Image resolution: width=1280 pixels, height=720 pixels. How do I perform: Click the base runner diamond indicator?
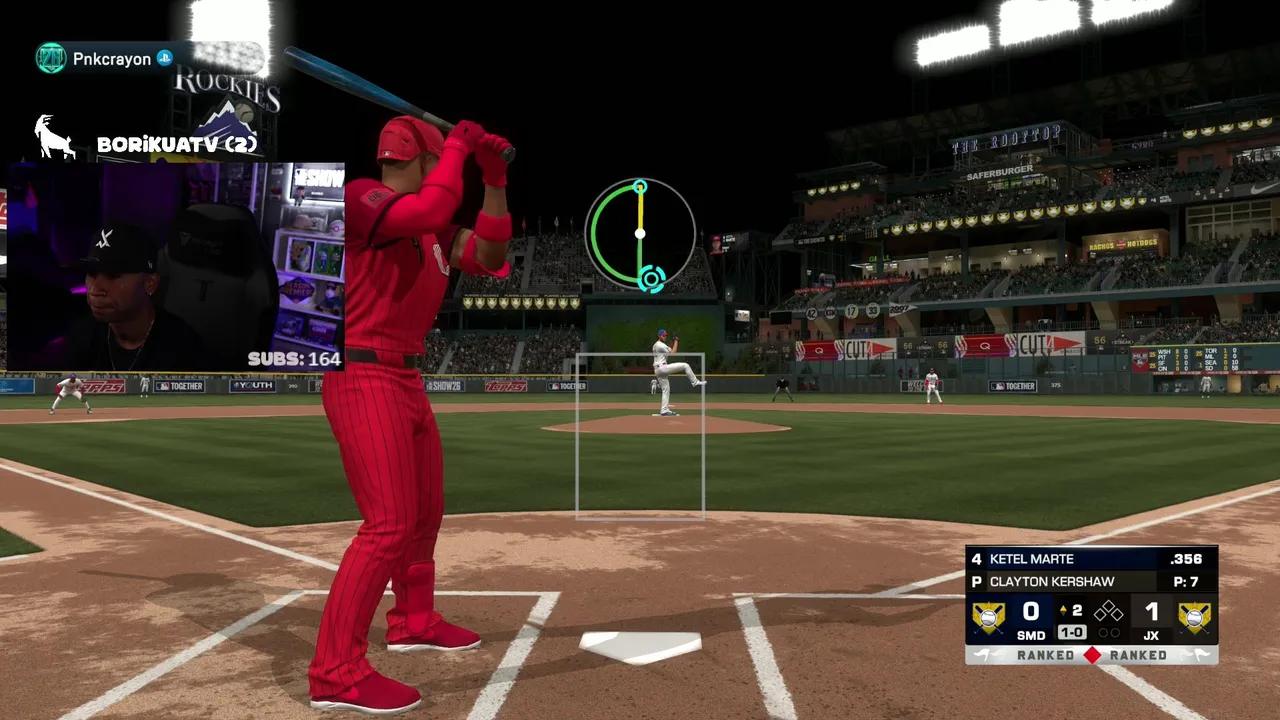pos(1108,611)
